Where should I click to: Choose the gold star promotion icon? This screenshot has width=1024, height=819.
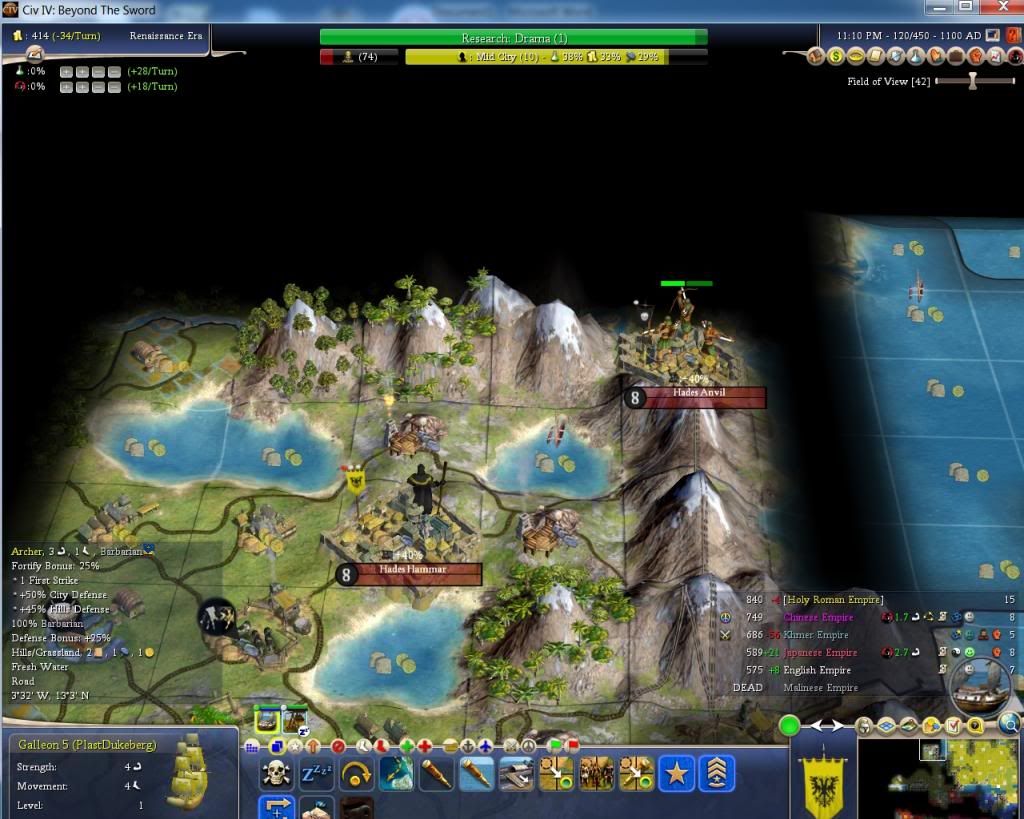[676, 773]
